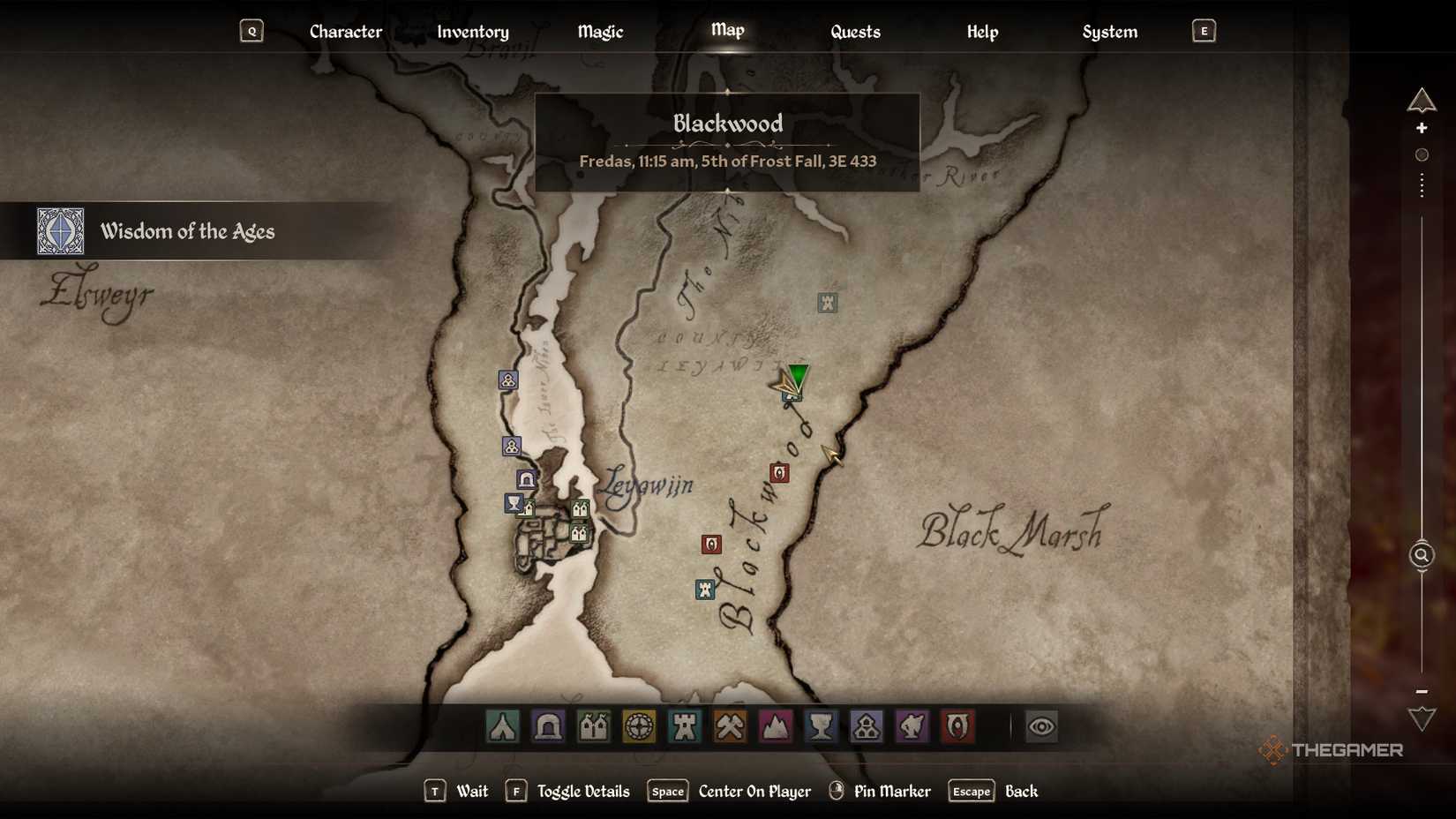
Task: Switch to the Quests tab
Action: click(x=853, y=32)
